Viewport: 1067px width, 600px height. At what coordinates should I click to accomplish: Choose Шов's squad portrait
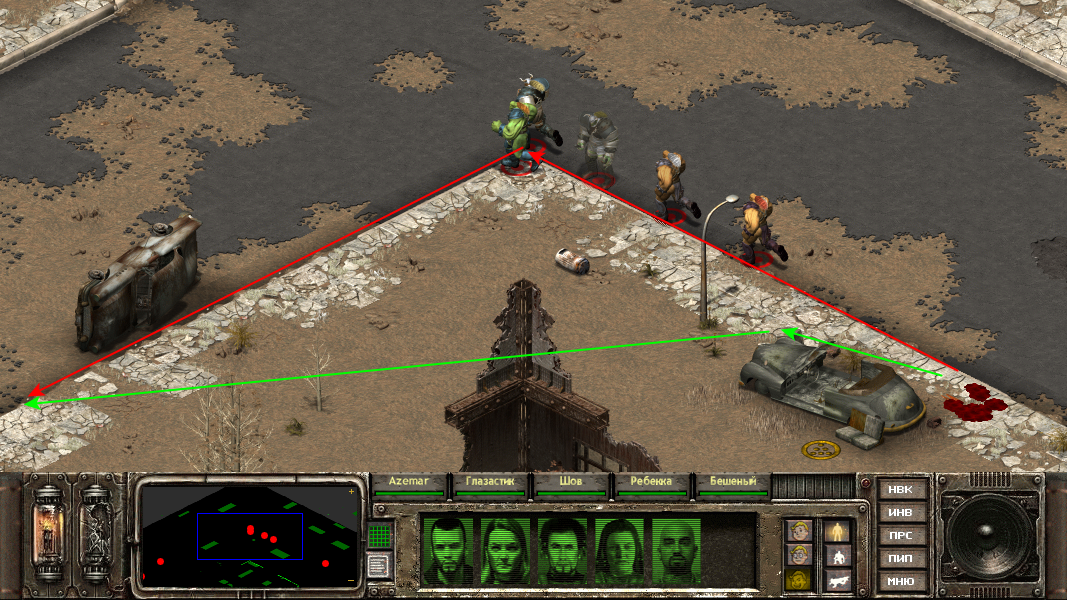[x=564, y=550]
